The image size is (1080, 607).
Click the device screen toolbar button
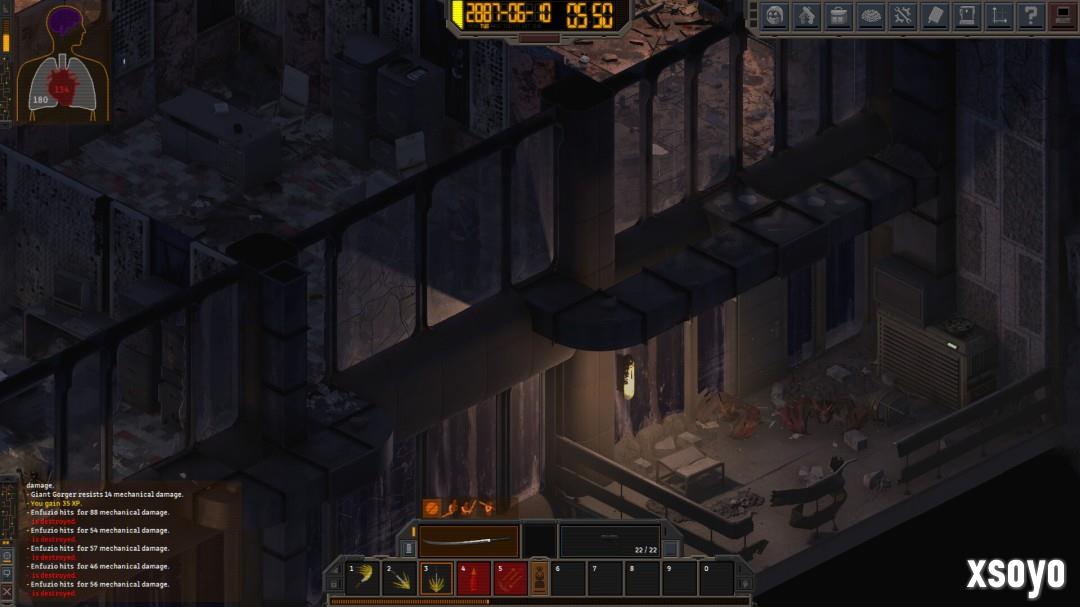tap(967, 16)
